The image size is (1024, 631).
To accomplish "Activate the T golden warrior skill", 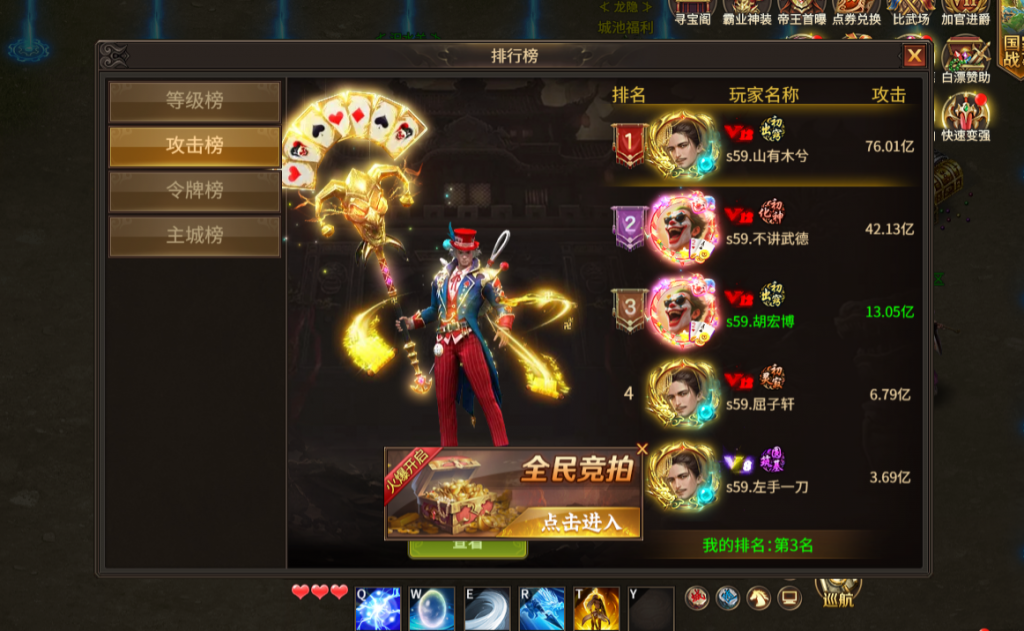I will click(x=596, y=608).
